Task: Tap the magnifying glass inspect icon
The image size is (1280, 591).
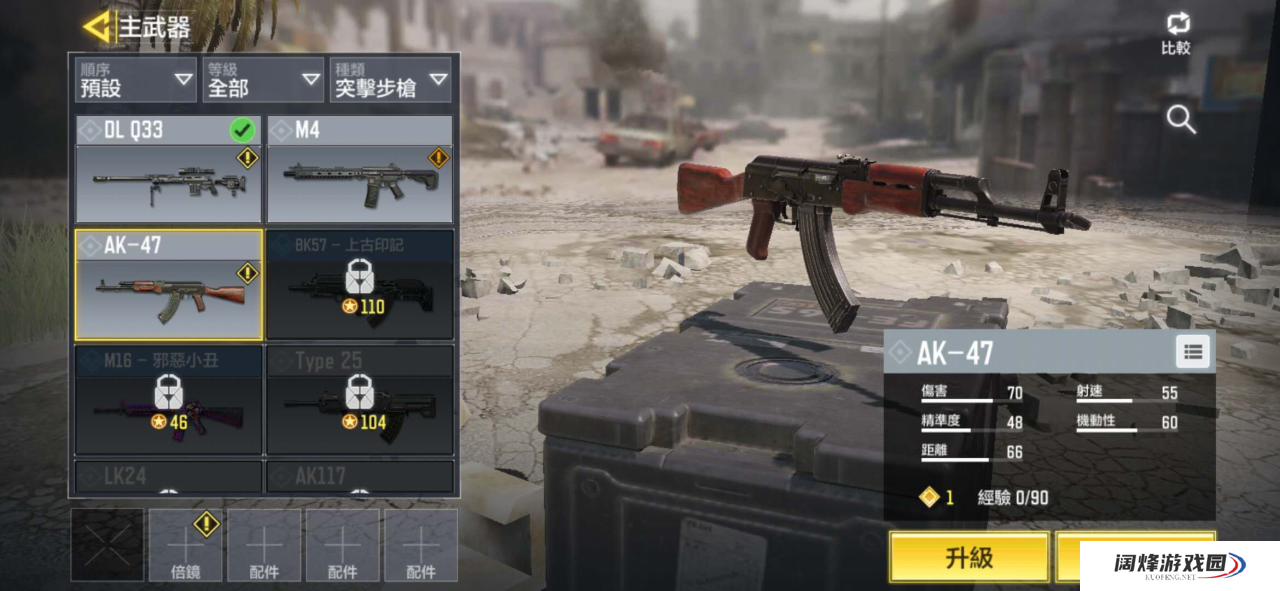Action: (1181, 120)
